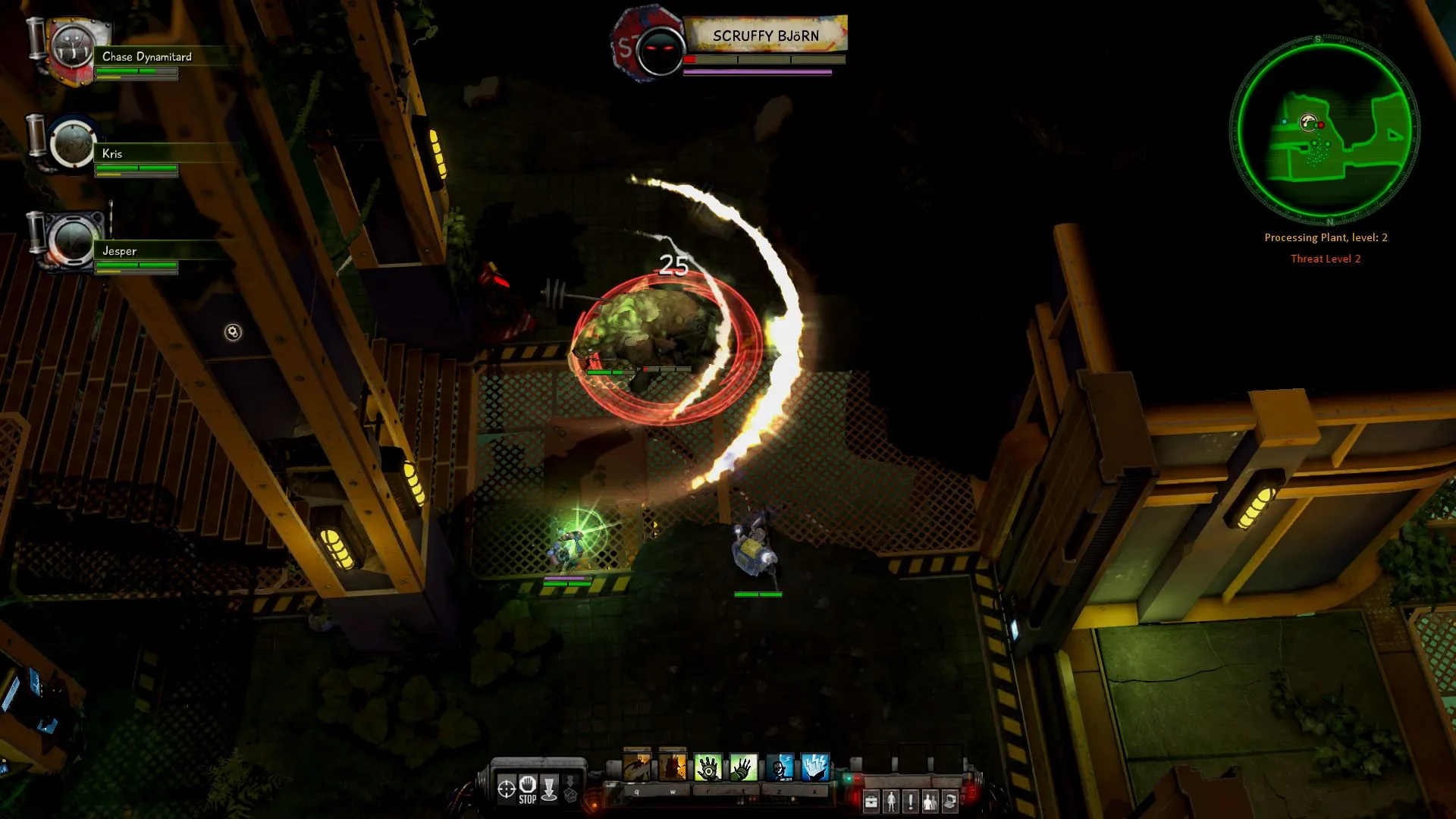Open the computer terminal menu button

click(x=950, y=801)
